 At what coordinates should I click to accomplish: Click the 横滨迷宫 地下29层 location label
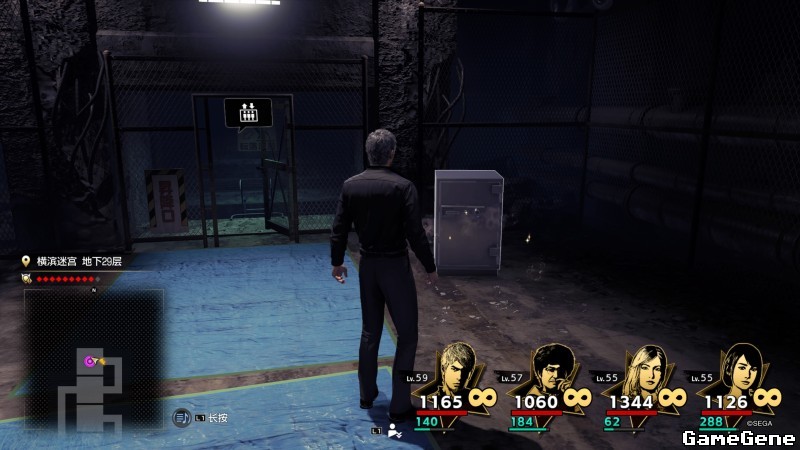coord(78,261)
